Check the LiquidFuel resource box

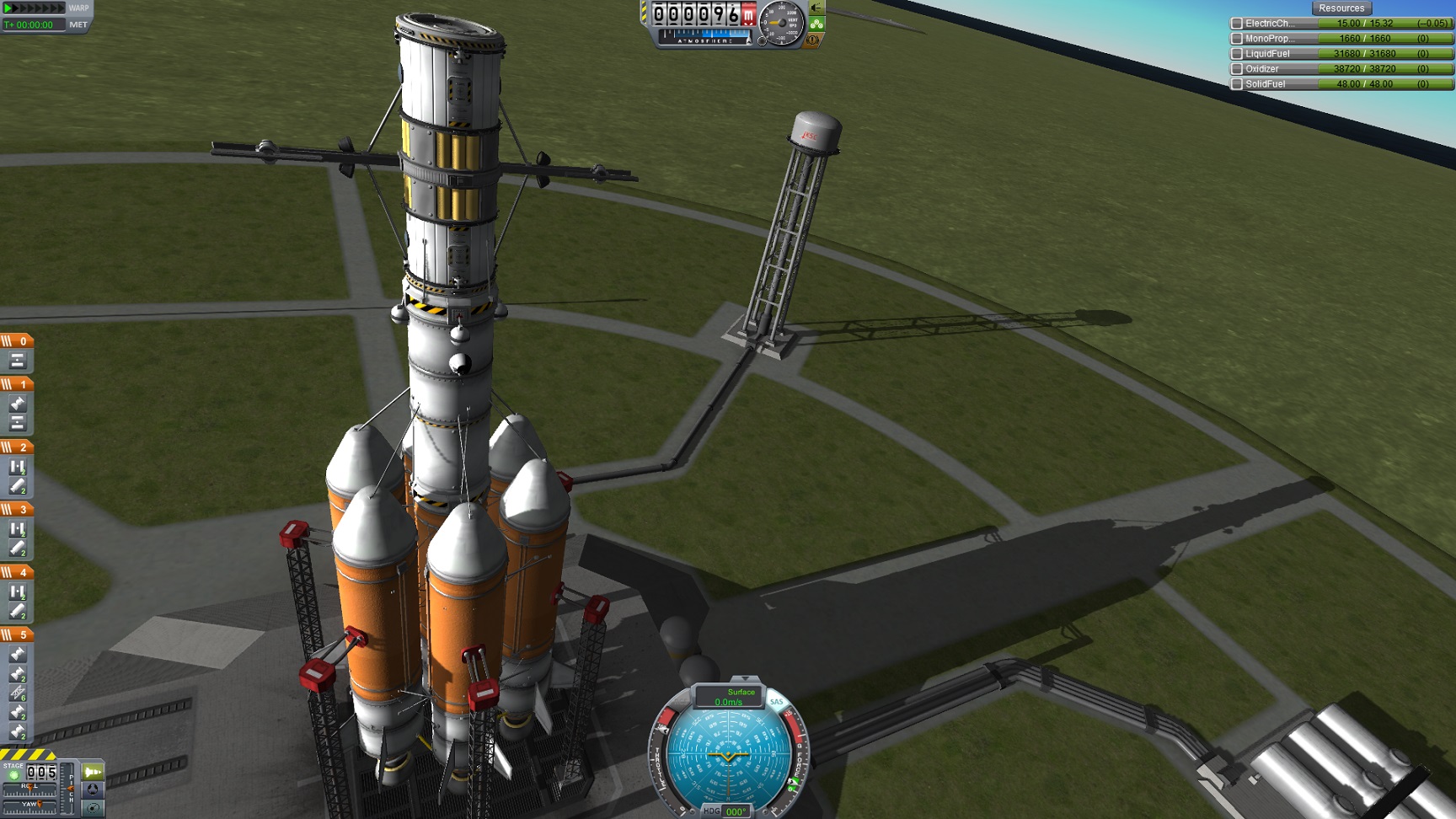pos(1237,54)
